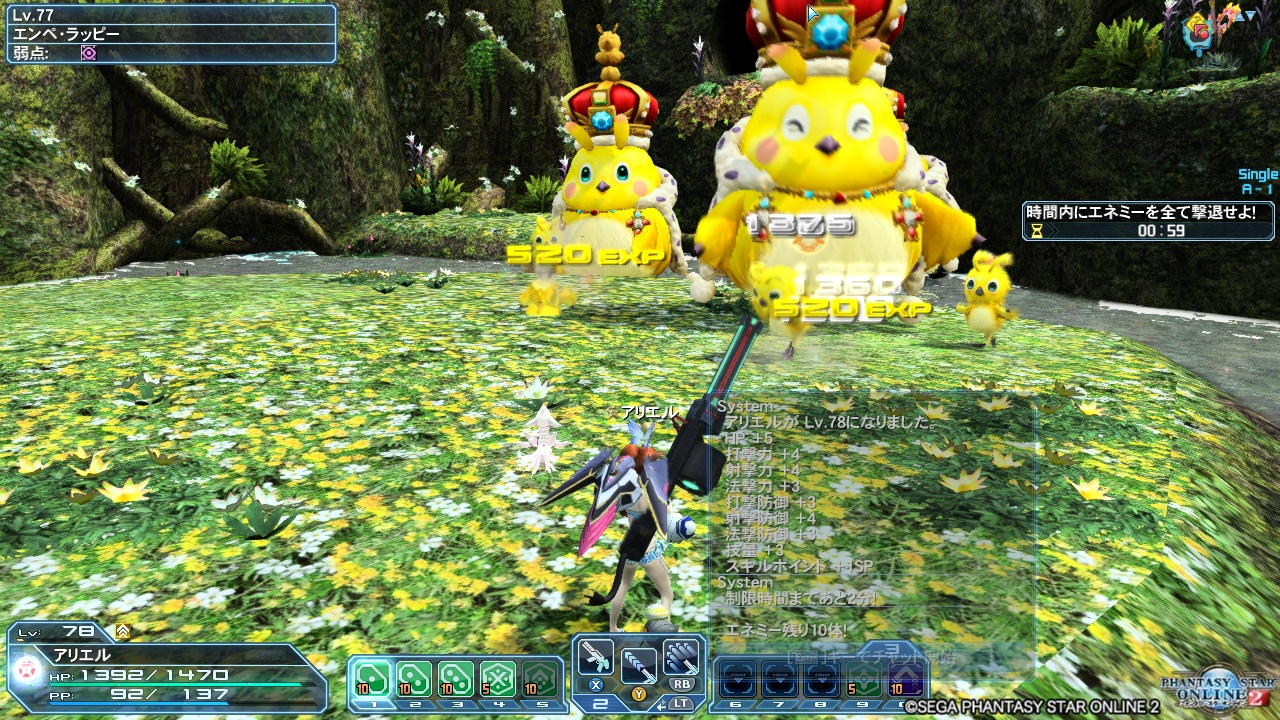Click the downward triangle to shrink the minimap
The height and width of the screenshot is (720, 1280).
tap(1249, 14)
